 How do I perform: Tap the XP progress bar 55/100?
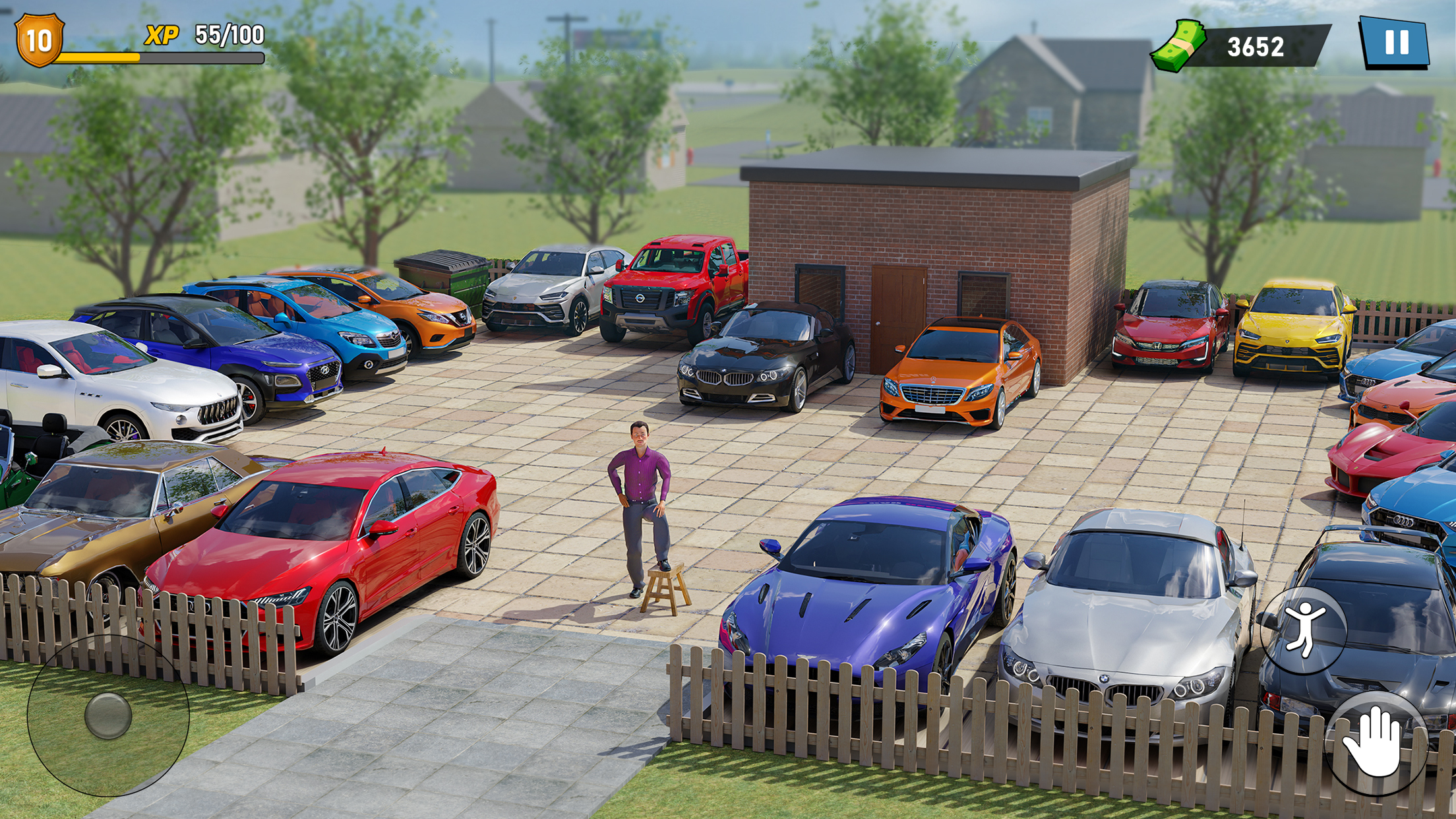(158, 56)
